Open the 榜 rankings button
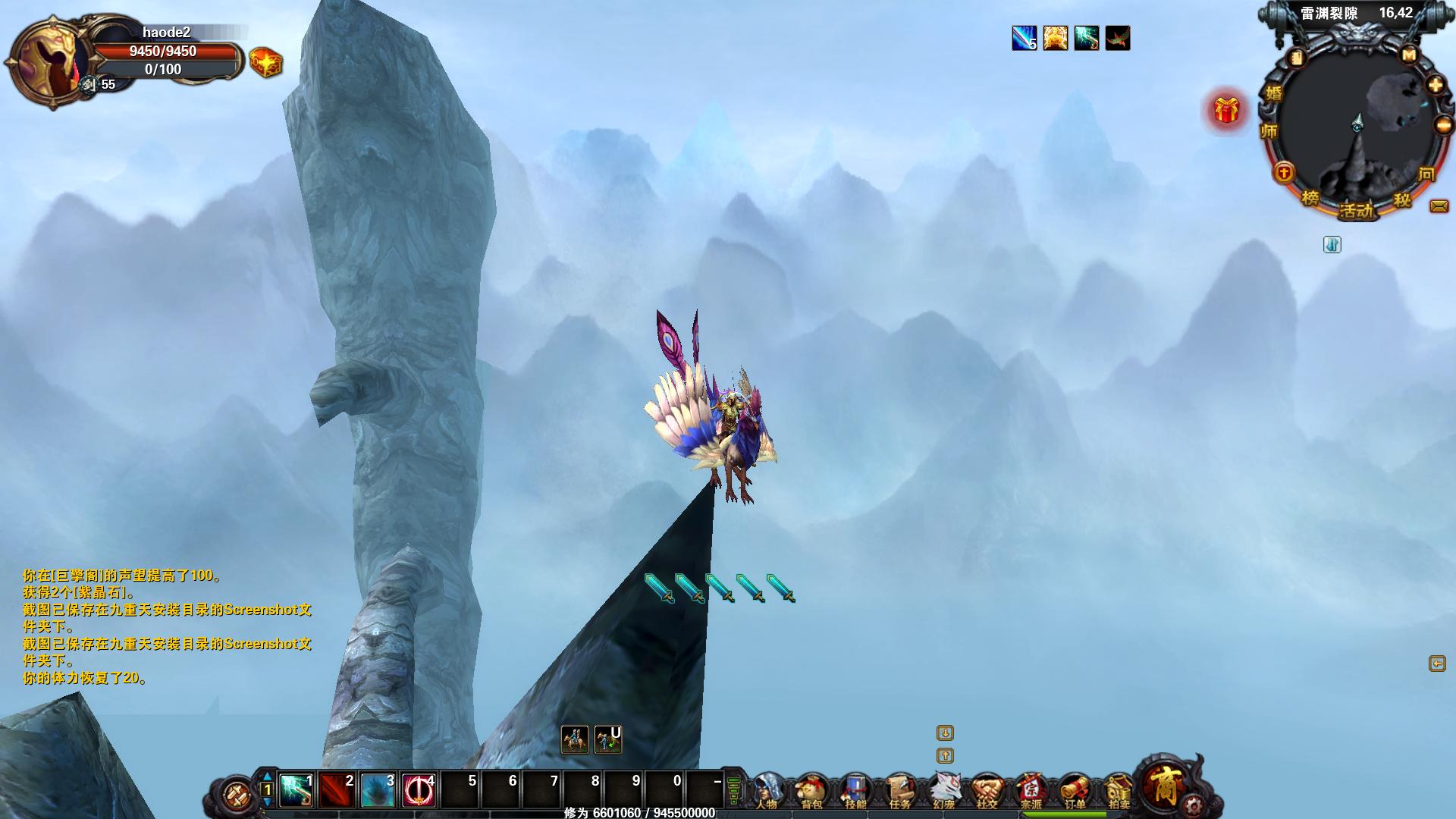 click(x=1310, y=198)
